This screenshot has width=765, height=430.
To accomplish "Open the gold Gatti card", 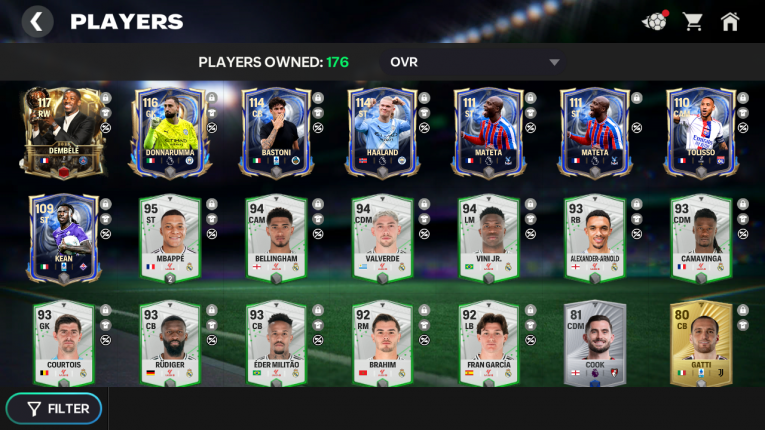I will tap(702, 344).
